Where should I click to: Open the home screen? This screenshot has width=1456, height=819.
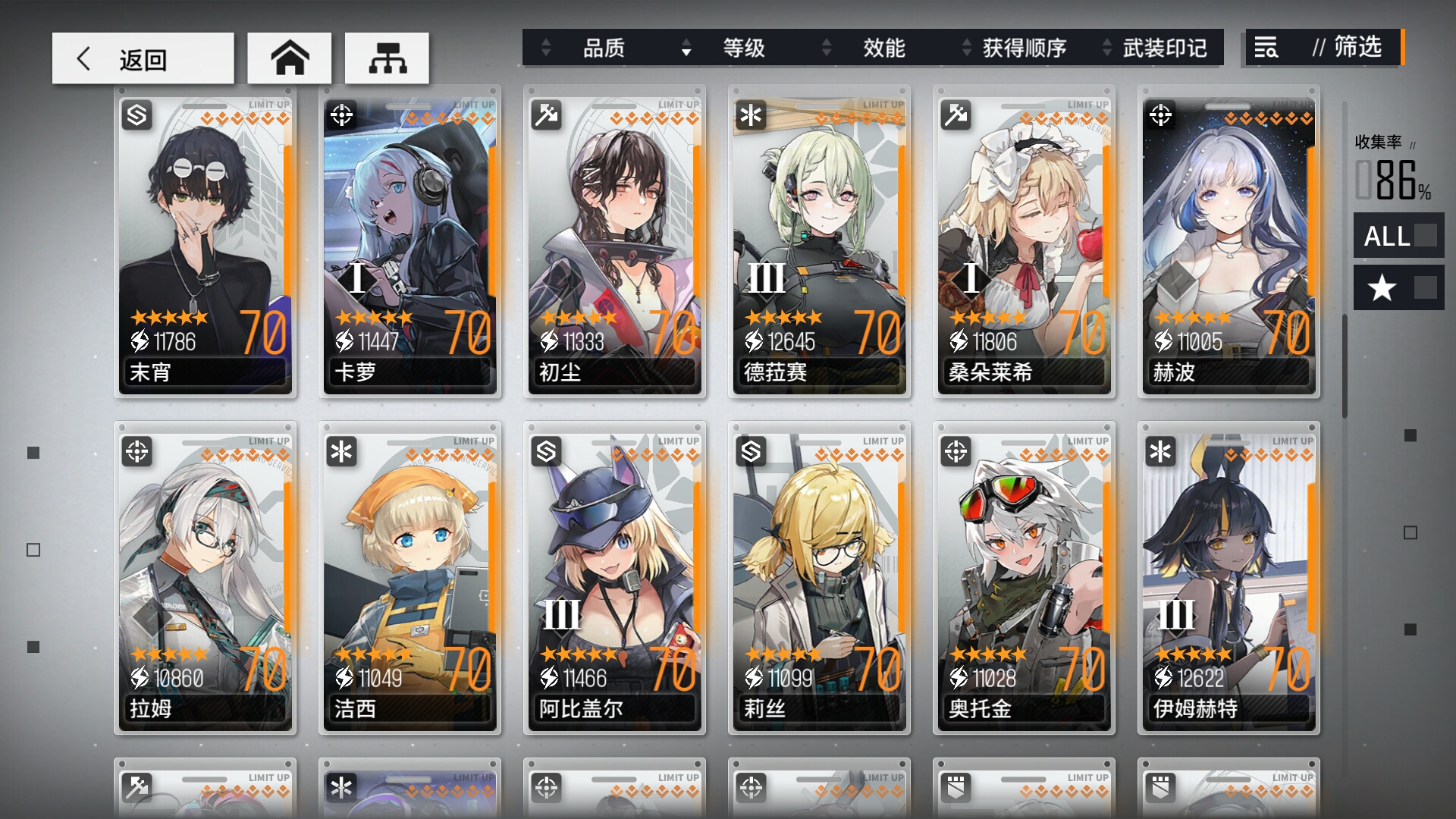(x=289, y=58)
